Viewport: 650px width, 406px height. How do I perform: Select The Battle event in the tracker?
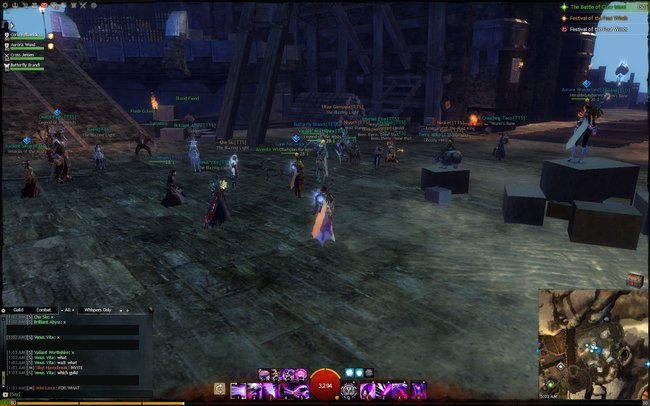tap(605, 6)
